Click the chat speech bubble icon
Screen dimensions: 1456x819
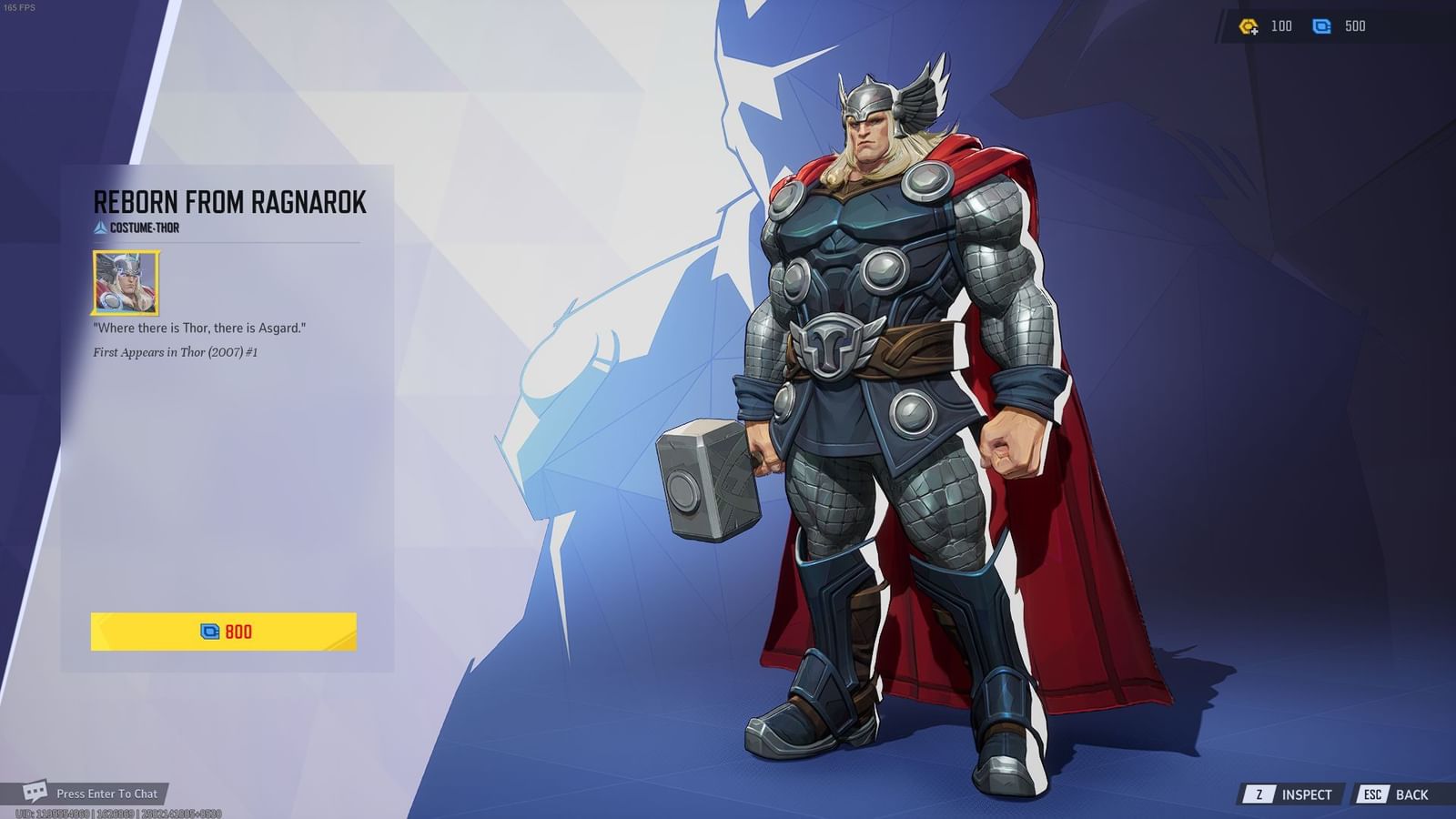pyautogui.click(x=35, y=793)
